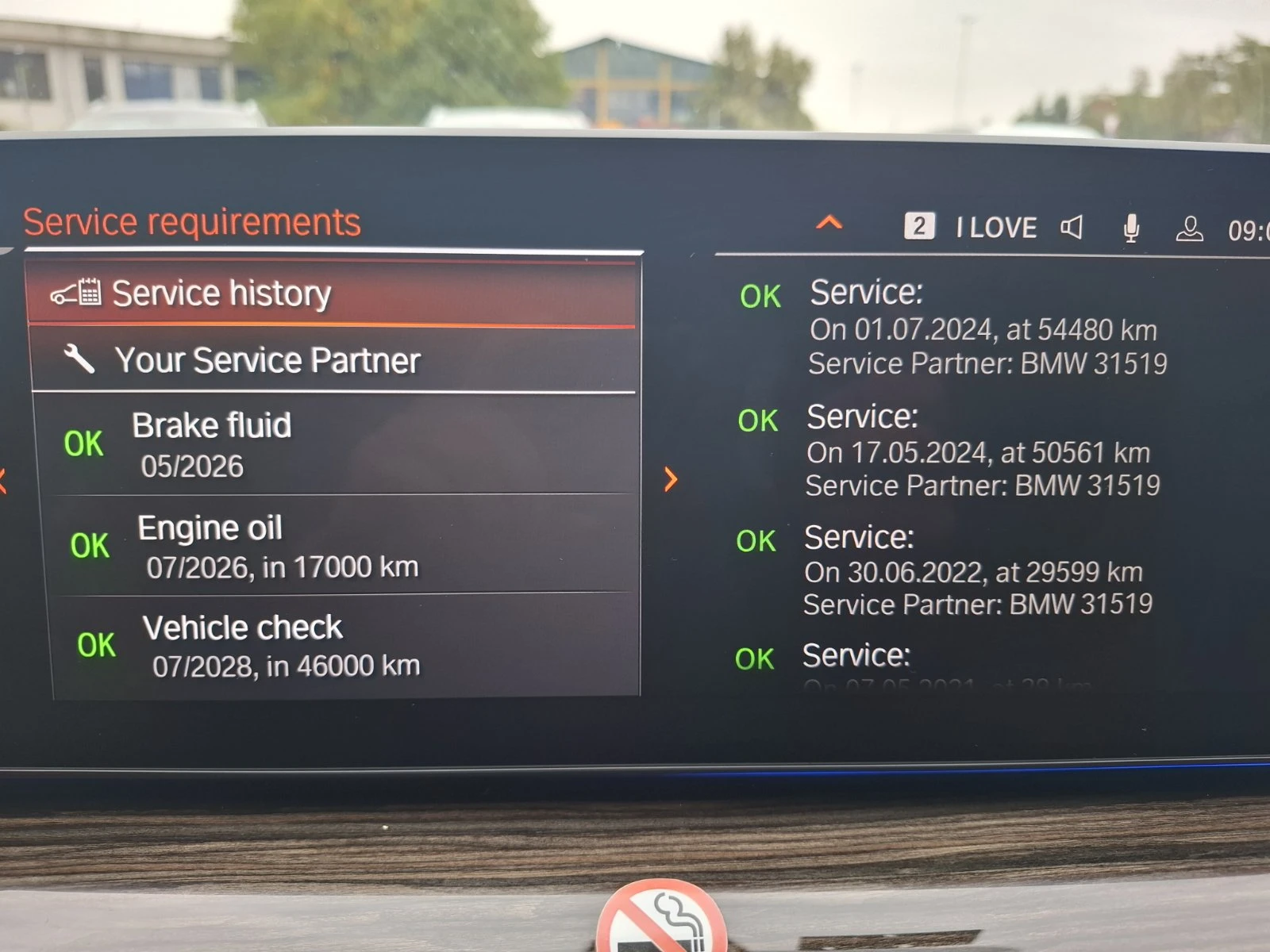This screenshot has height=952, width=1270.
Task: Tap the OK beside the 01.07.2024 service entry
Action: tap(759, 296)
